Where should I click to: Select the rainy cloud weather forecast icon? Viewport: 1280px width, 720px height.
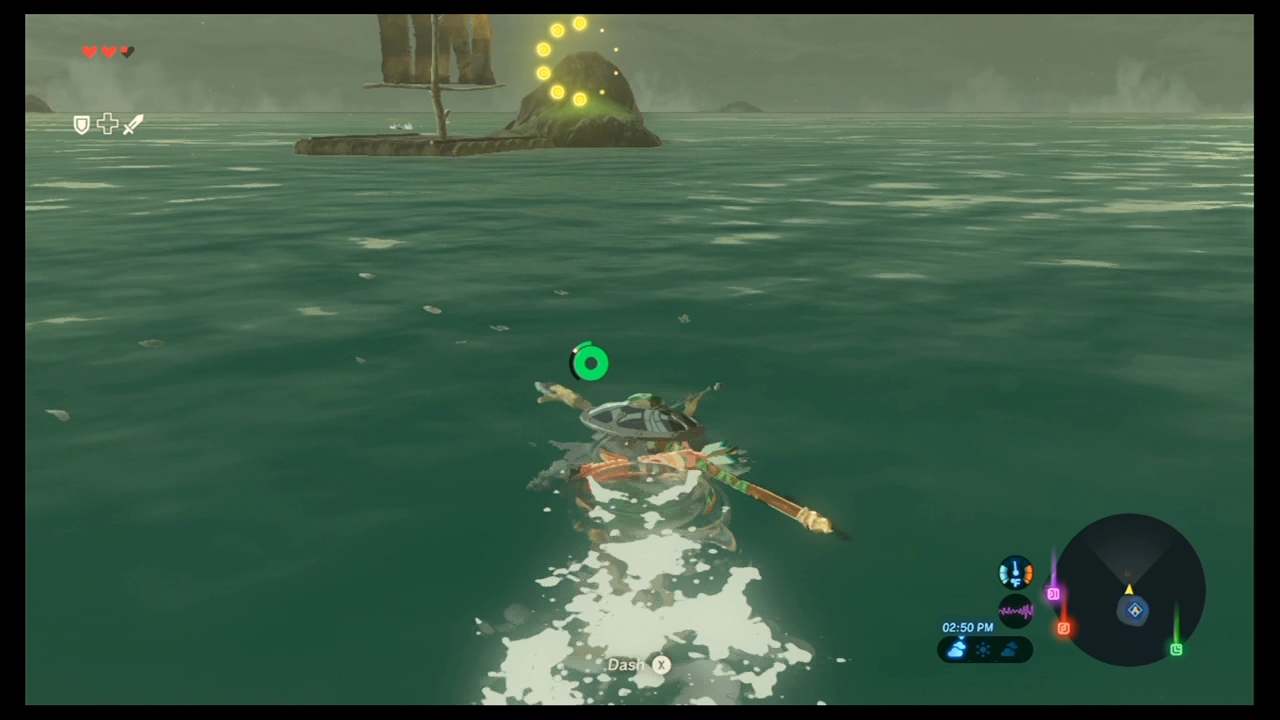[x=958, y=648]
